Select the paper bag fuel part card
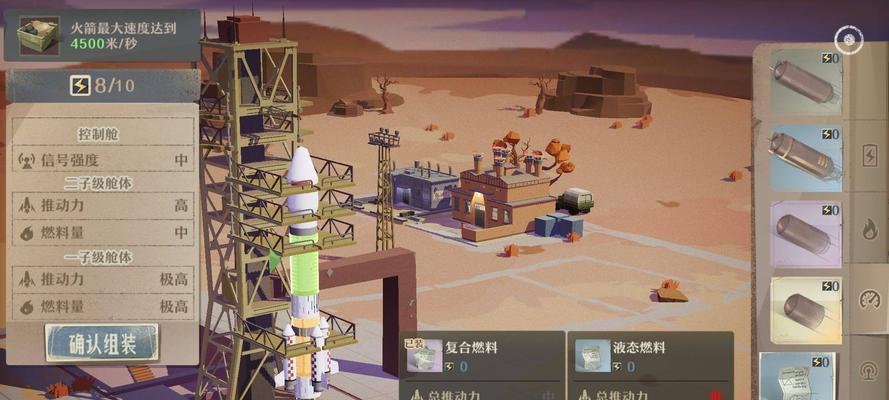 [800, 377]
